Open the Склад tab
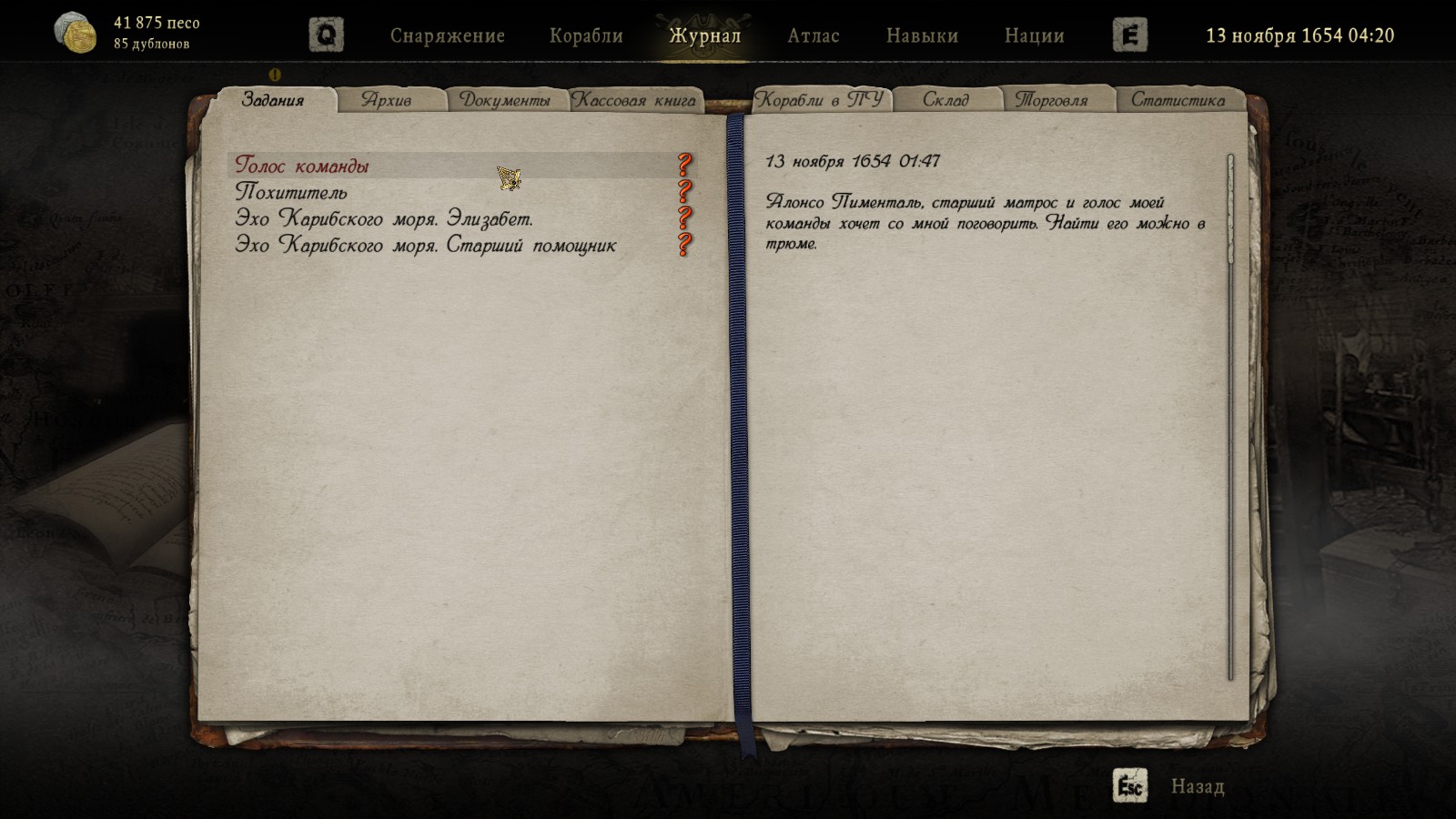 [946, 100]
